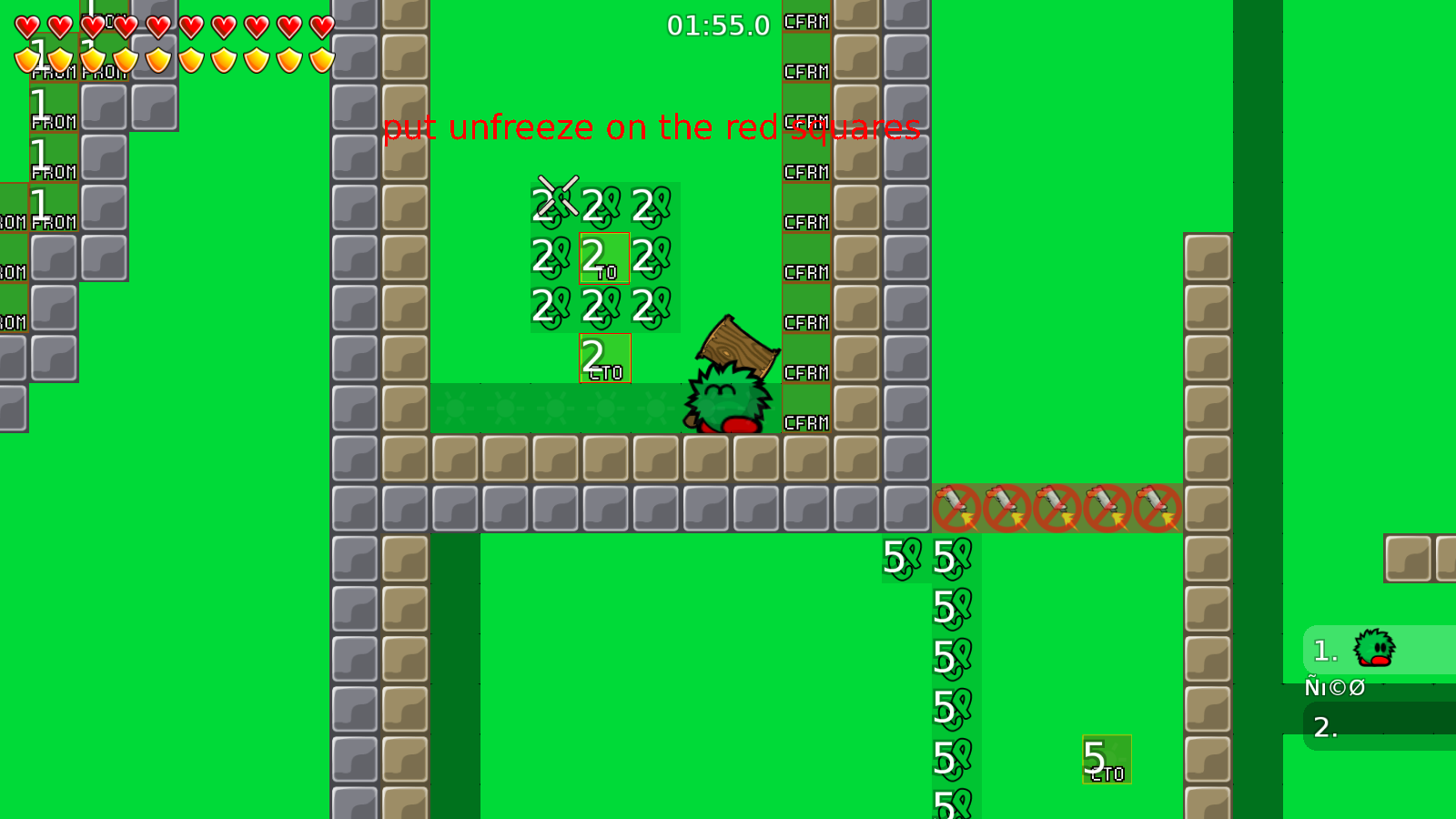Click the red heart icon at far left of the health bar
Screen dimensions: 1456x819
tap(25, 27)
